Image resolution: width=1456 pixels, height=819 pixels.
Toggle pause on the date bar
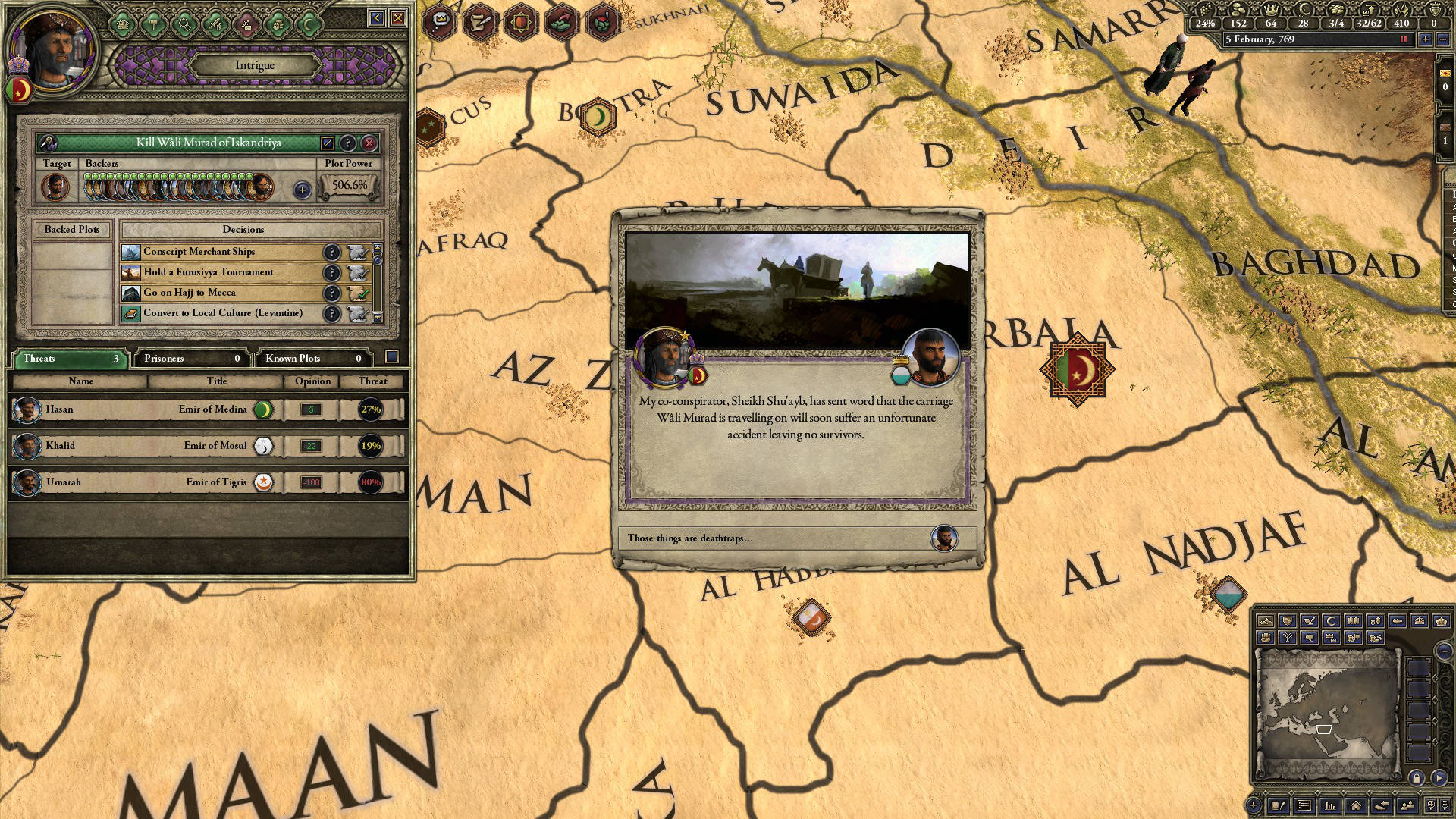pos(1404,39)
